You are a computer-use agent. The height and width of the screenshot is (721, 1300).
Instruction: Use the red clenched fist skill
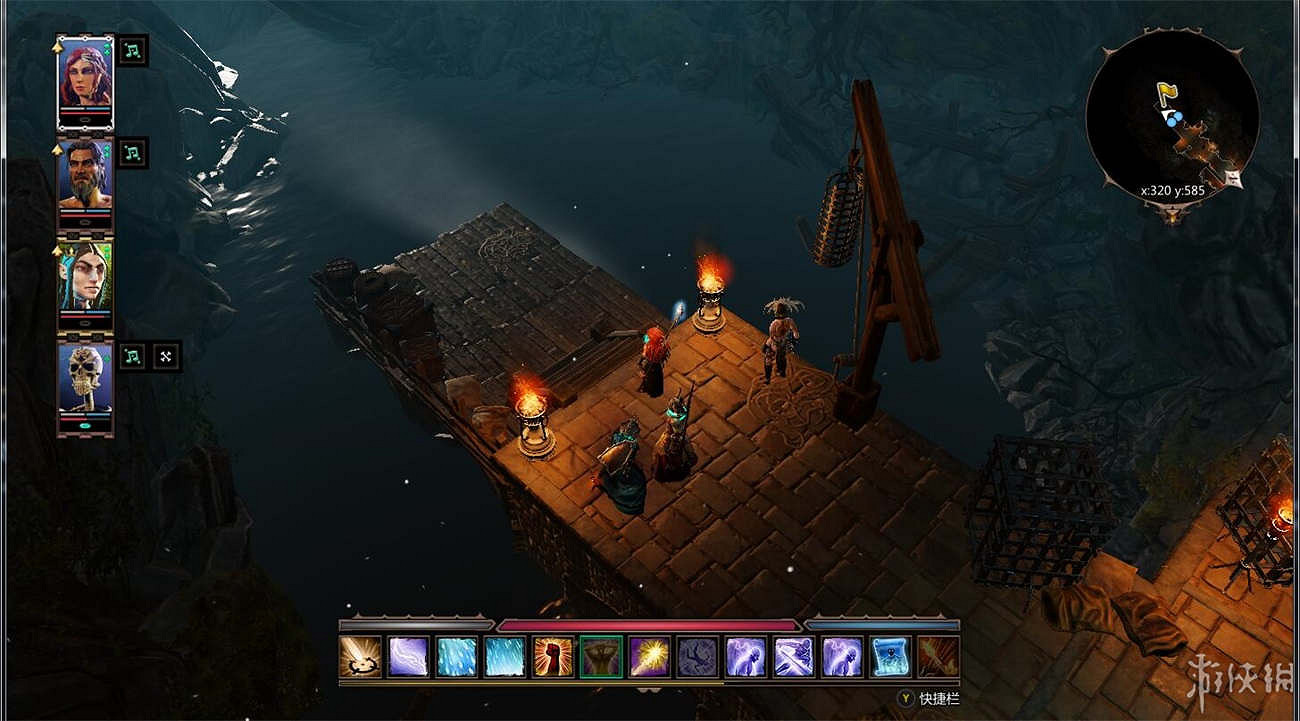click(553, 657)
